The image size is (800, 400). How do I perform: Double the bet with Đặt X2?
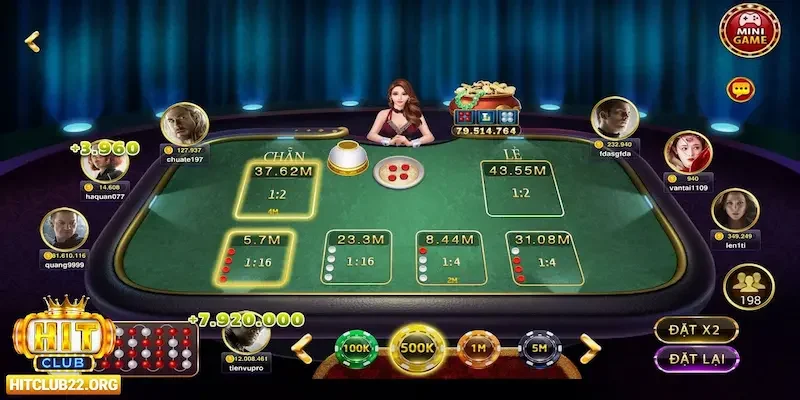coord(696,328)
